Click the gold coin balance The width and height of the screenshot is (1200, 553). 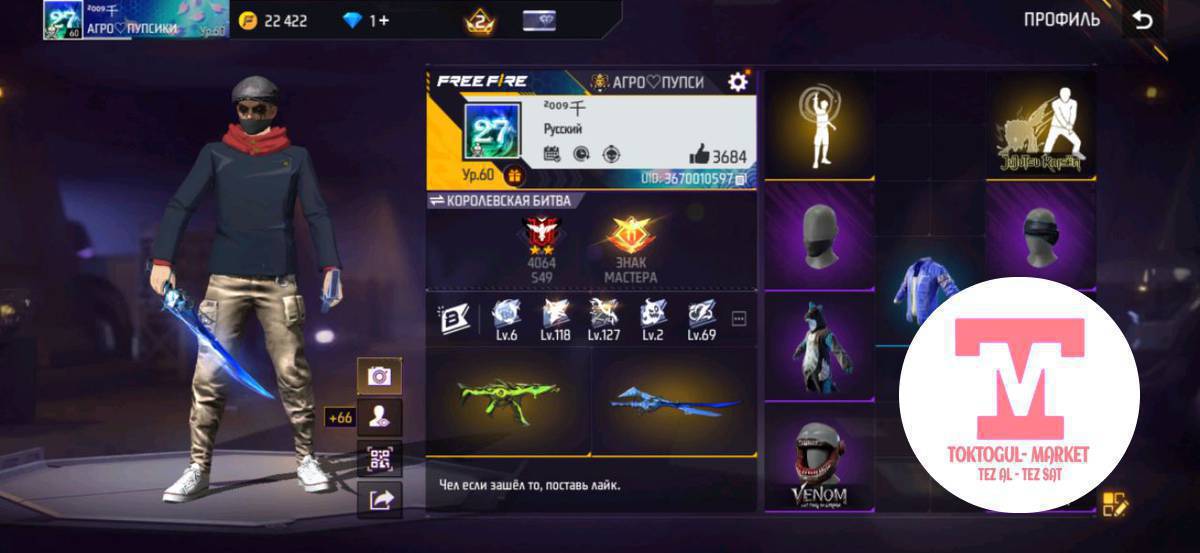274,20
